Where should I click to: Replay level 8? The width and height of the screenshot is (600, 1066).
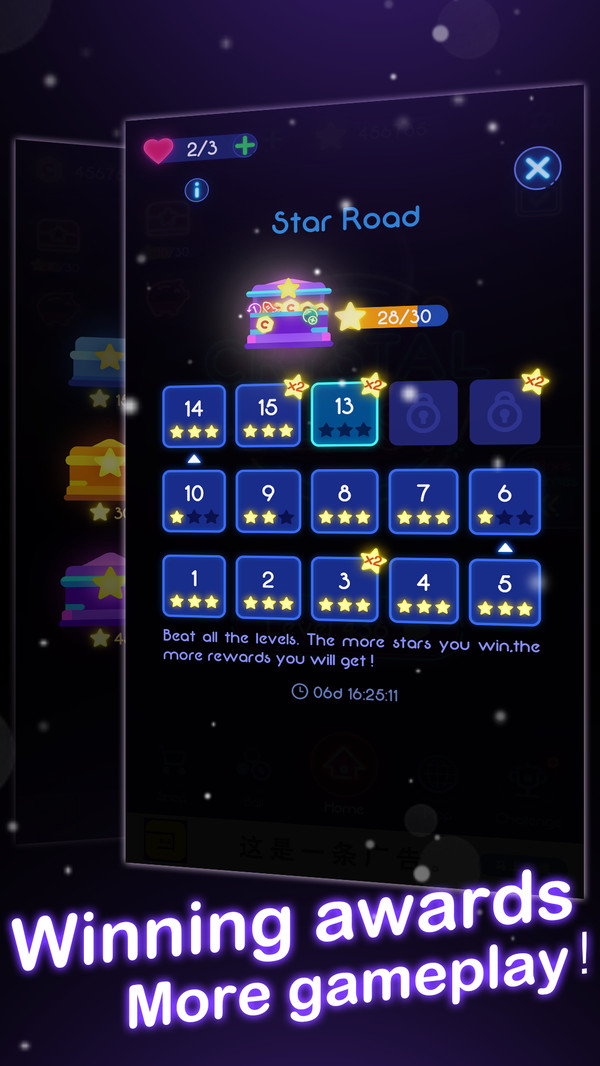[x=345, y=501]
